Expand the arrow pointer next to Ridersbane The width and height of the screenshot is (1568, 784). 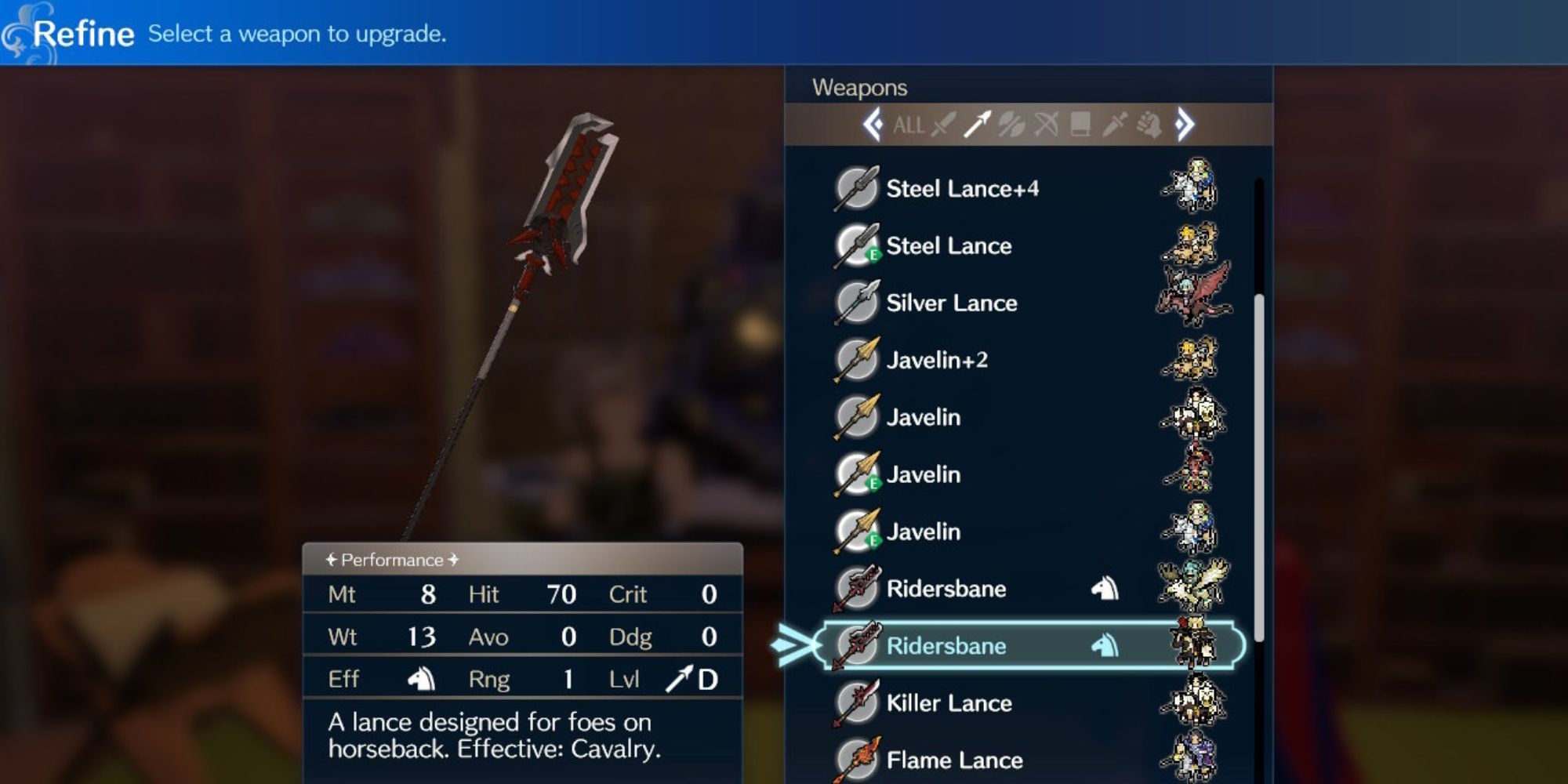(793, 645)
